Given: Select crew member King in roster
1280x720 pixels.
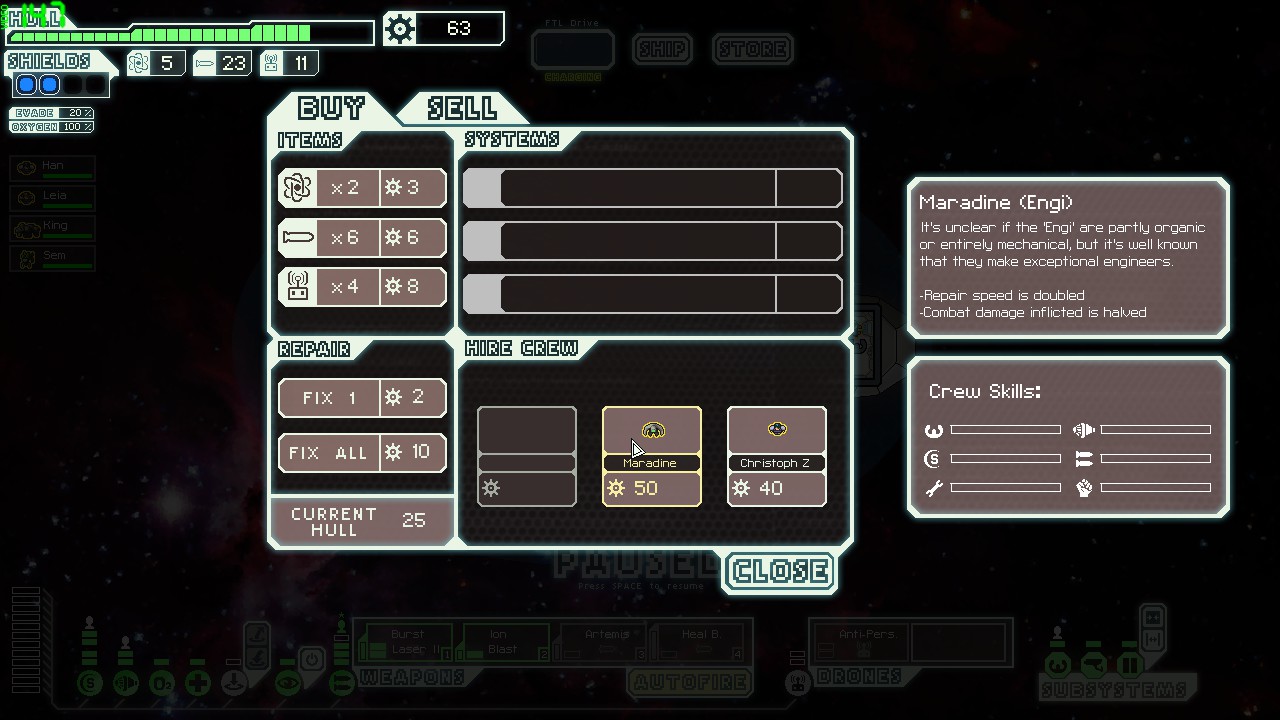Looking at the screenshot, I should (53, 228).
